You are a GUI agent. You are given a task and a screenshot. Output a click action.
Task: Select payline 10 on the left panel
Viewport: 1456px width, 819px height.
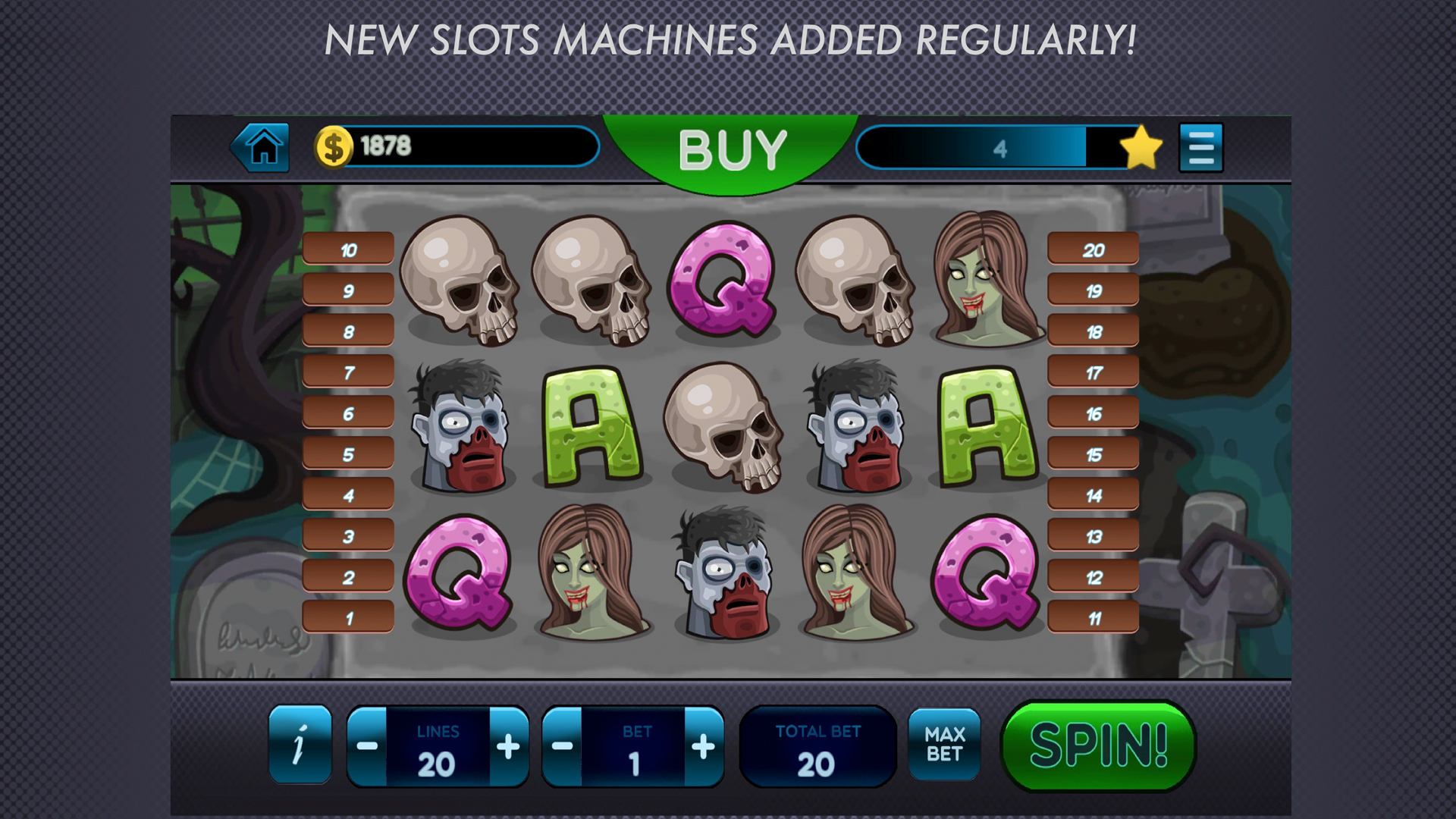pyautogui.click(x=347, y=249)
